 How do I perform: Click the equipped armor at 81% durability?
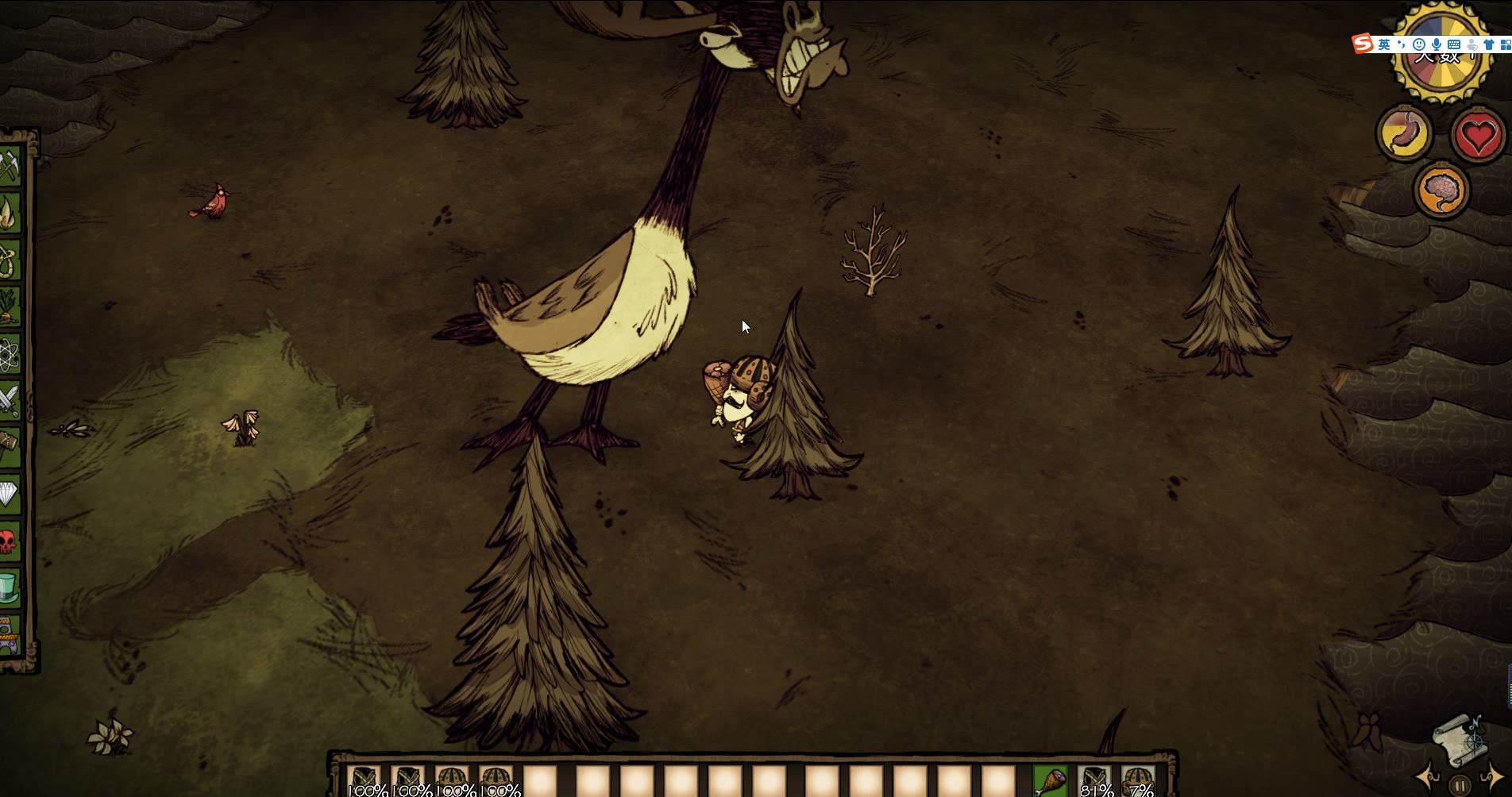point(1095,780)
